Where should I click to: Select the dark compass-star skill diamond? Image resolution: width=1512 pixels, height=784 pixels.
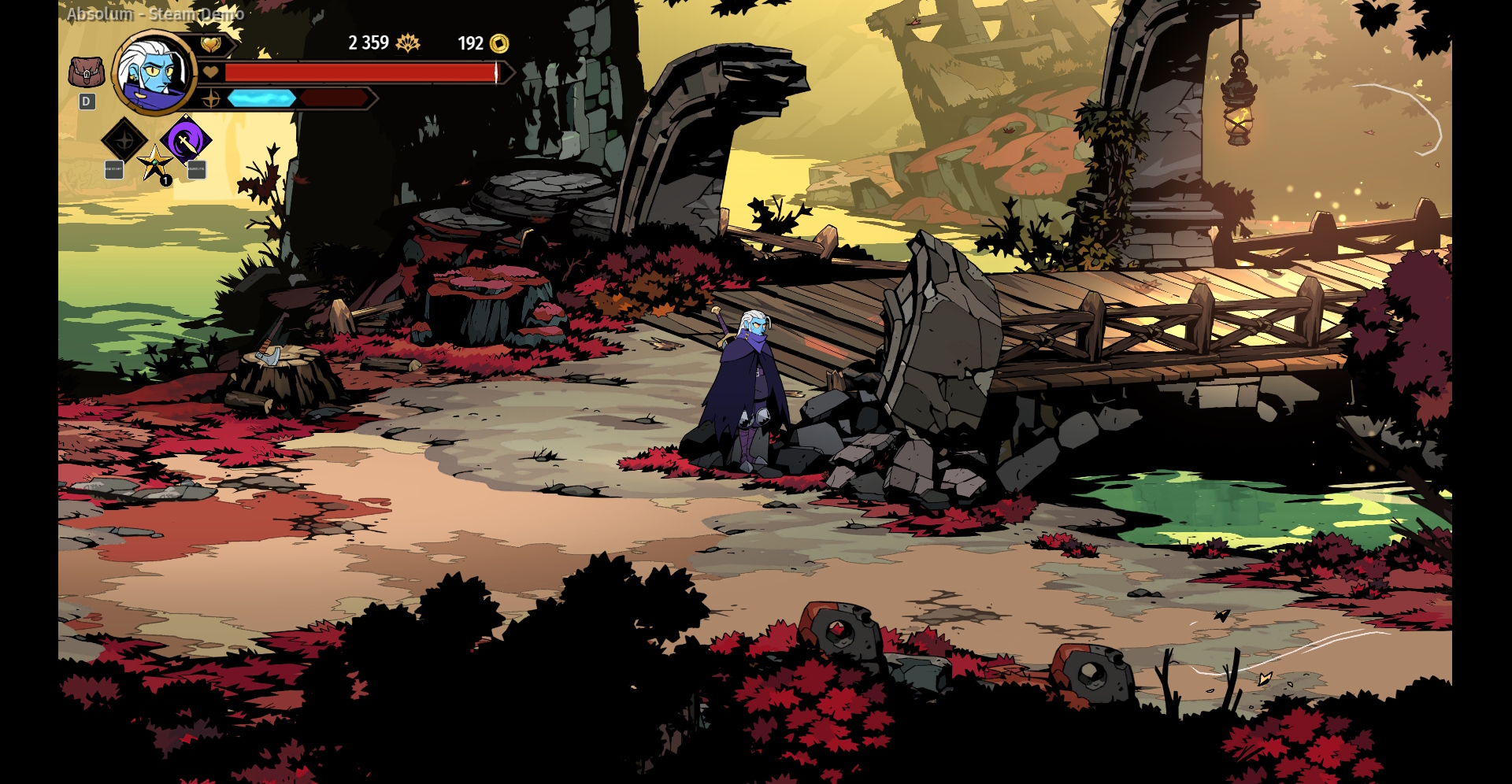(124, 141)
